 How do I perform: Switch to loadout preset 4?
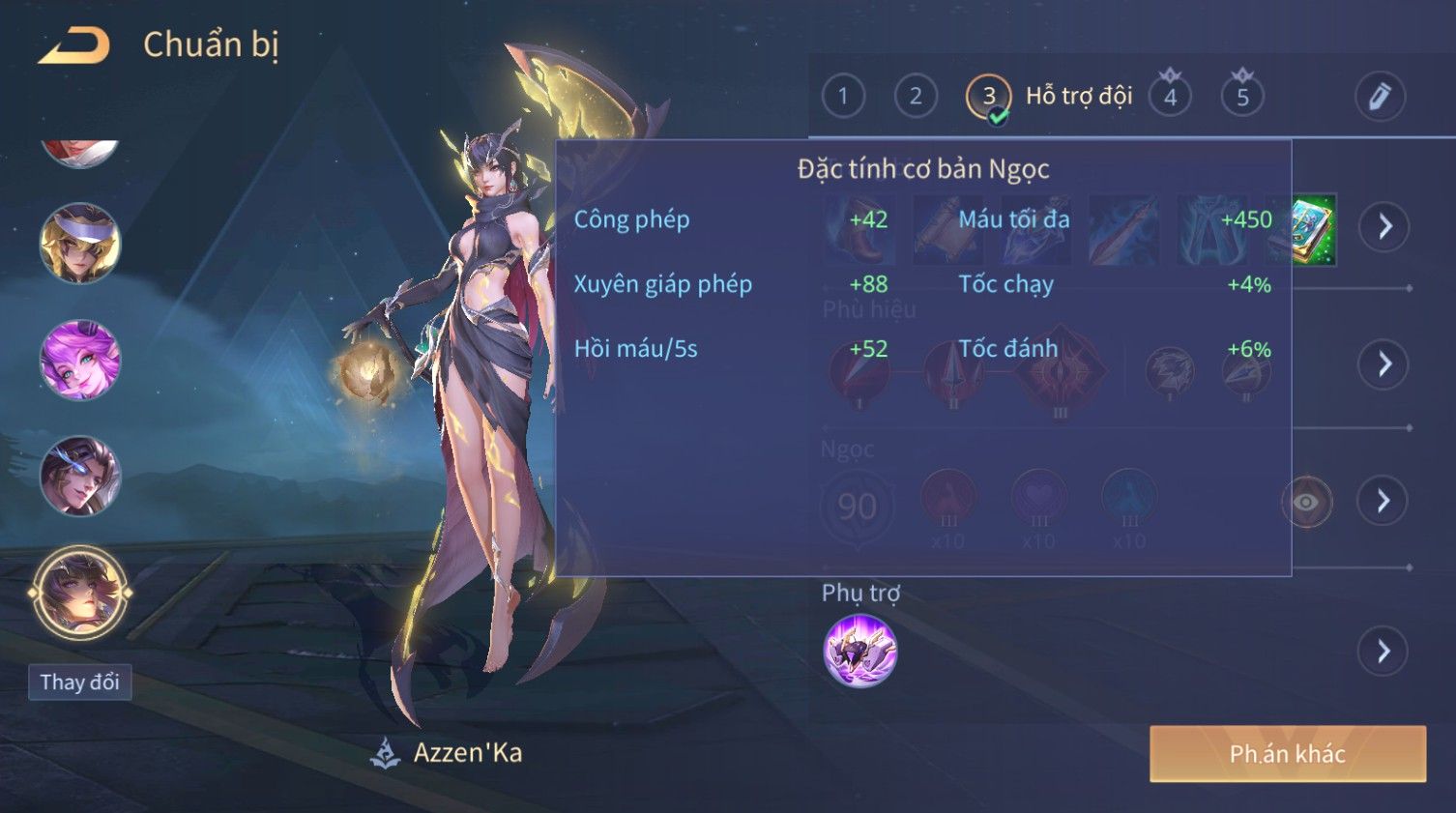click(1170, 97)
